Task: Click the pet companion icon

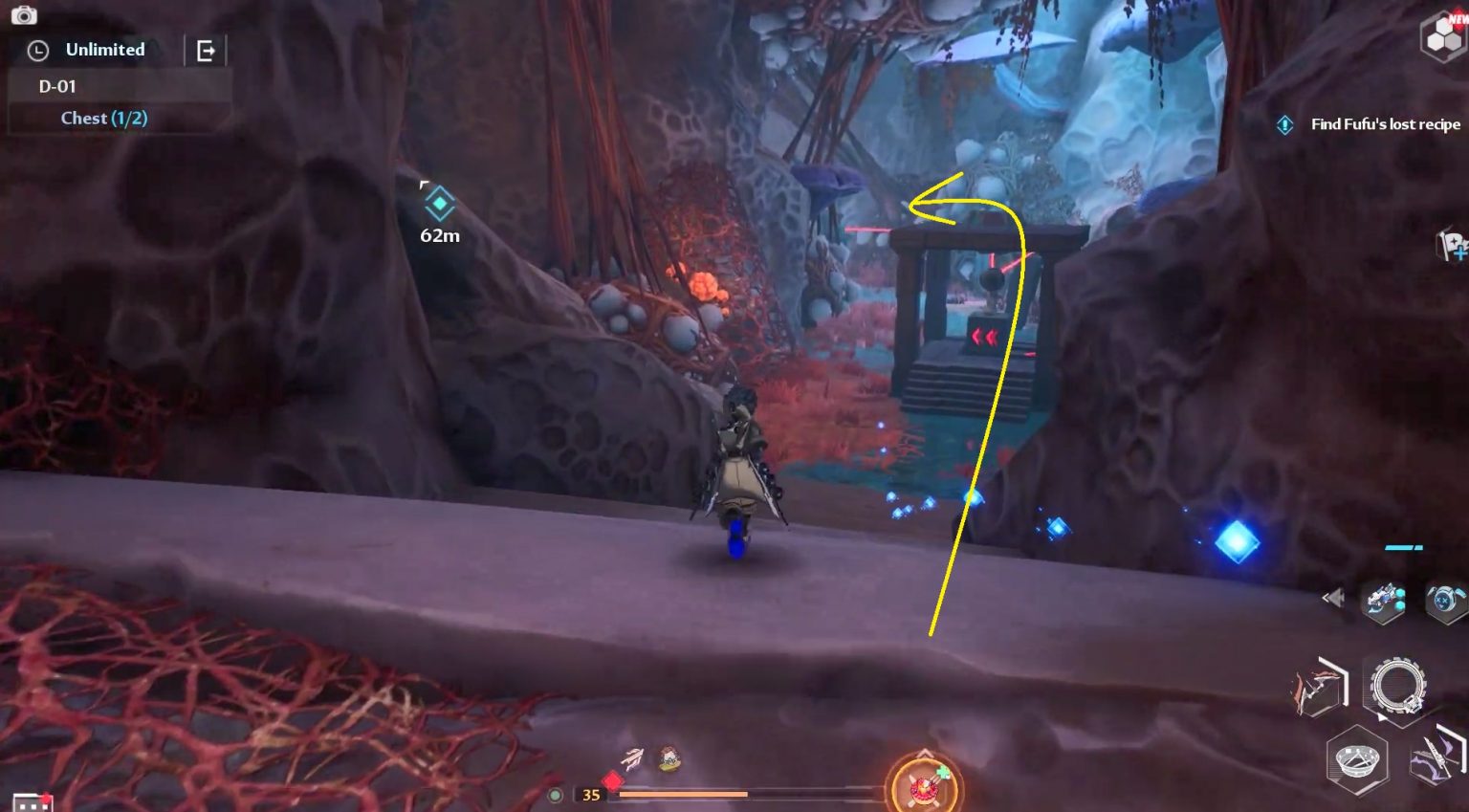Action: (x=1442, y=600)
